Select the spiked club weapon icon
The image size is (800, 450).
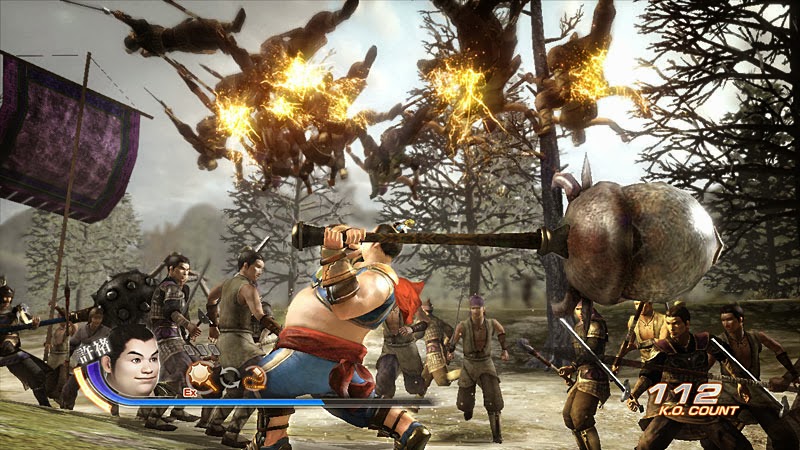[x=203, y=375]
